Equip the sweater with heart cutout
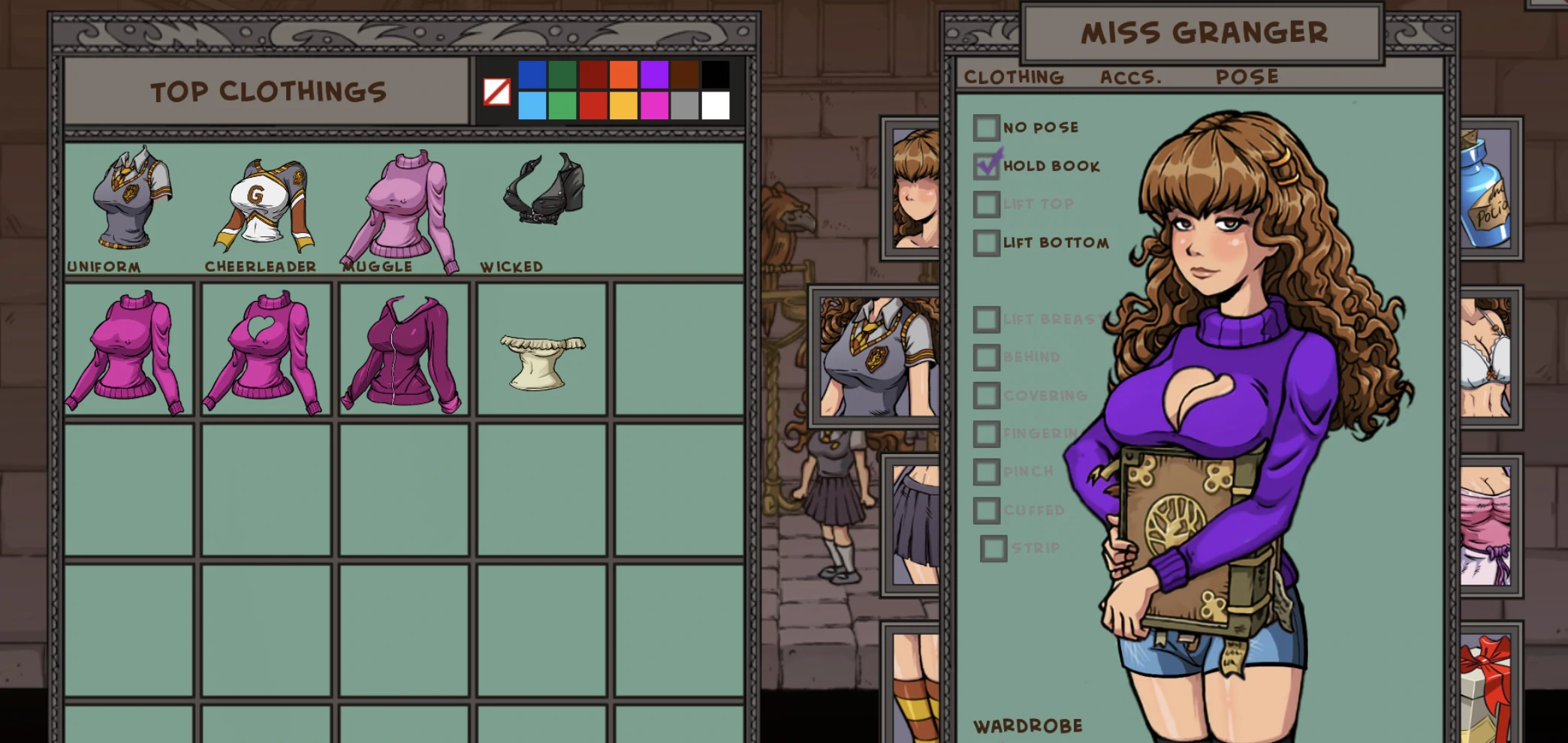The image size is (1568, 743). (x=265, y=350)
